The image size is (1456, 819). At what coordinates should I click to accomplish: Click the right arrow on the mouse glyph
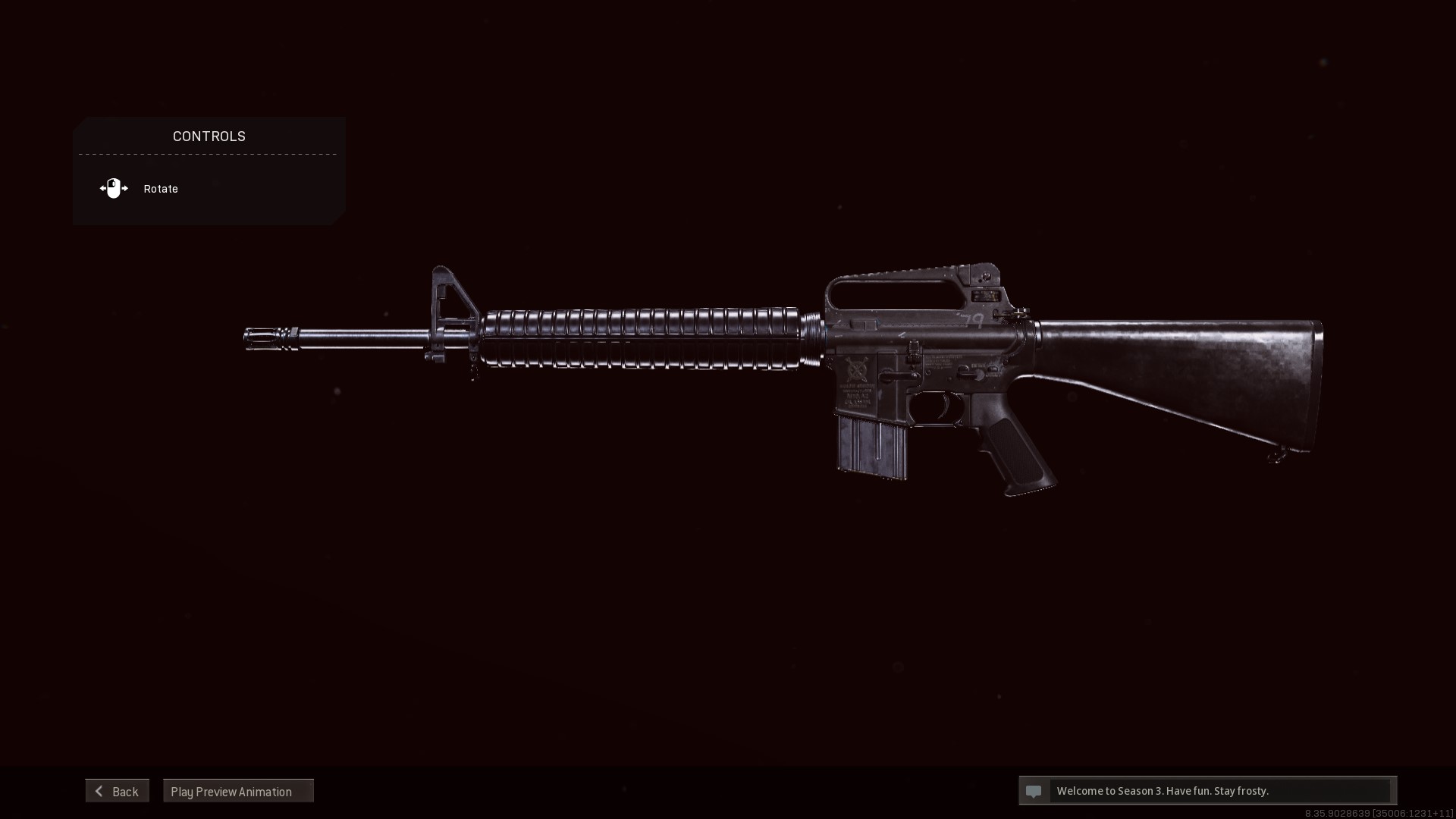(126, 188)
